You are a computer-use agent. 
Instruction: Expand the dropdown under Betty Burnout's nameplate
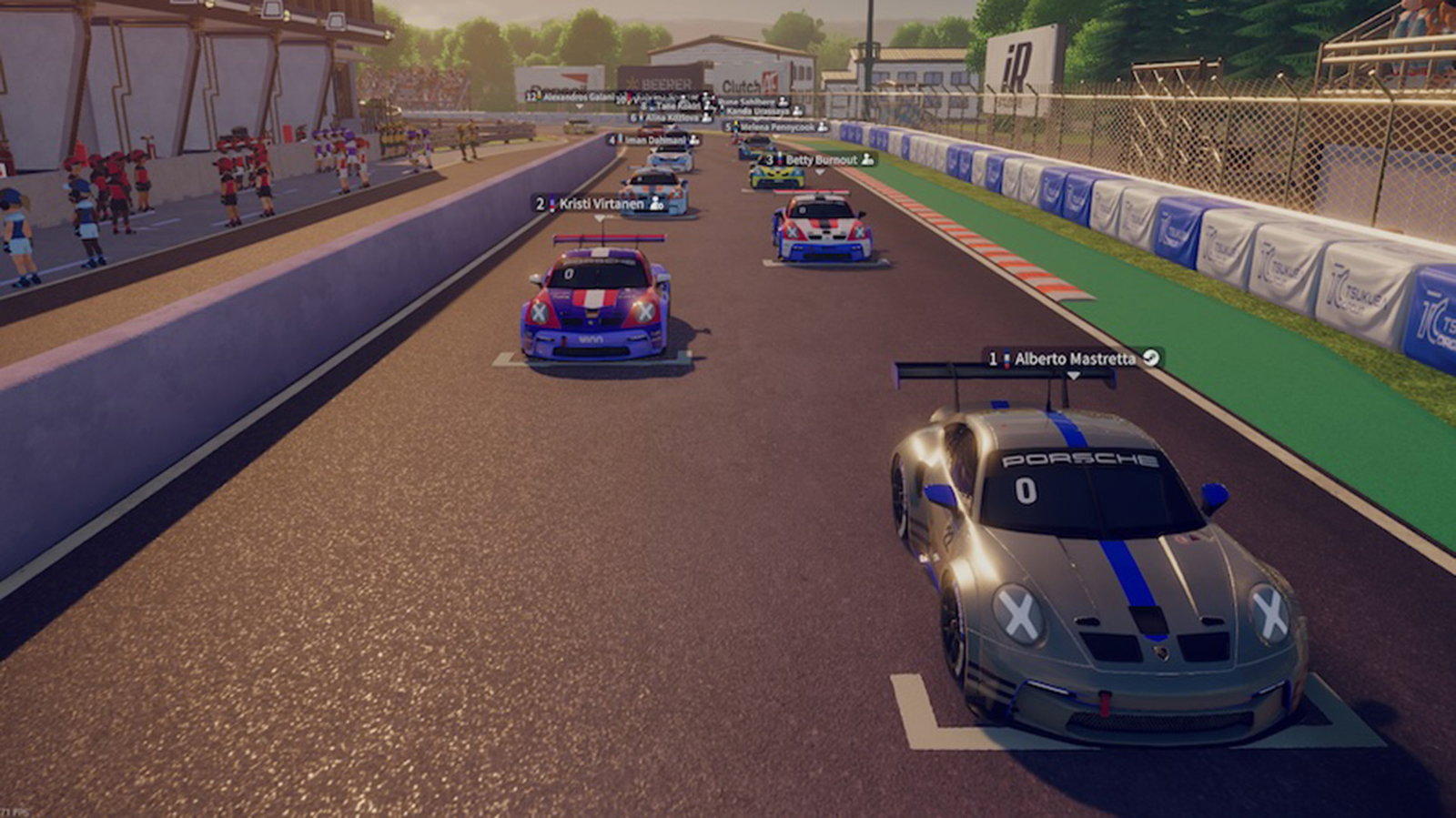click(818, 173)
